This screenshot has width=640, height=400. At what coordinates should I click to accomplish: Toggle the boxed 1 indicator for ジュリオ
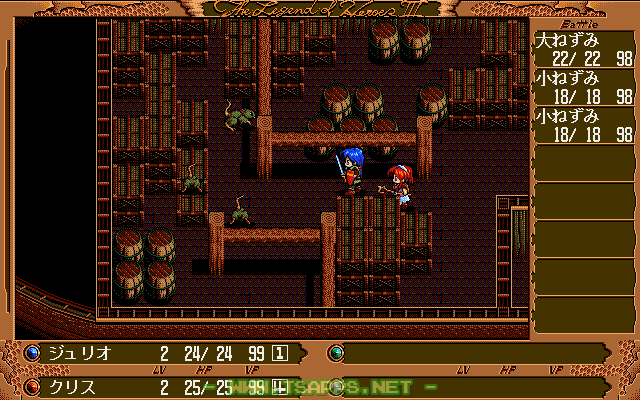pos(281,352)
